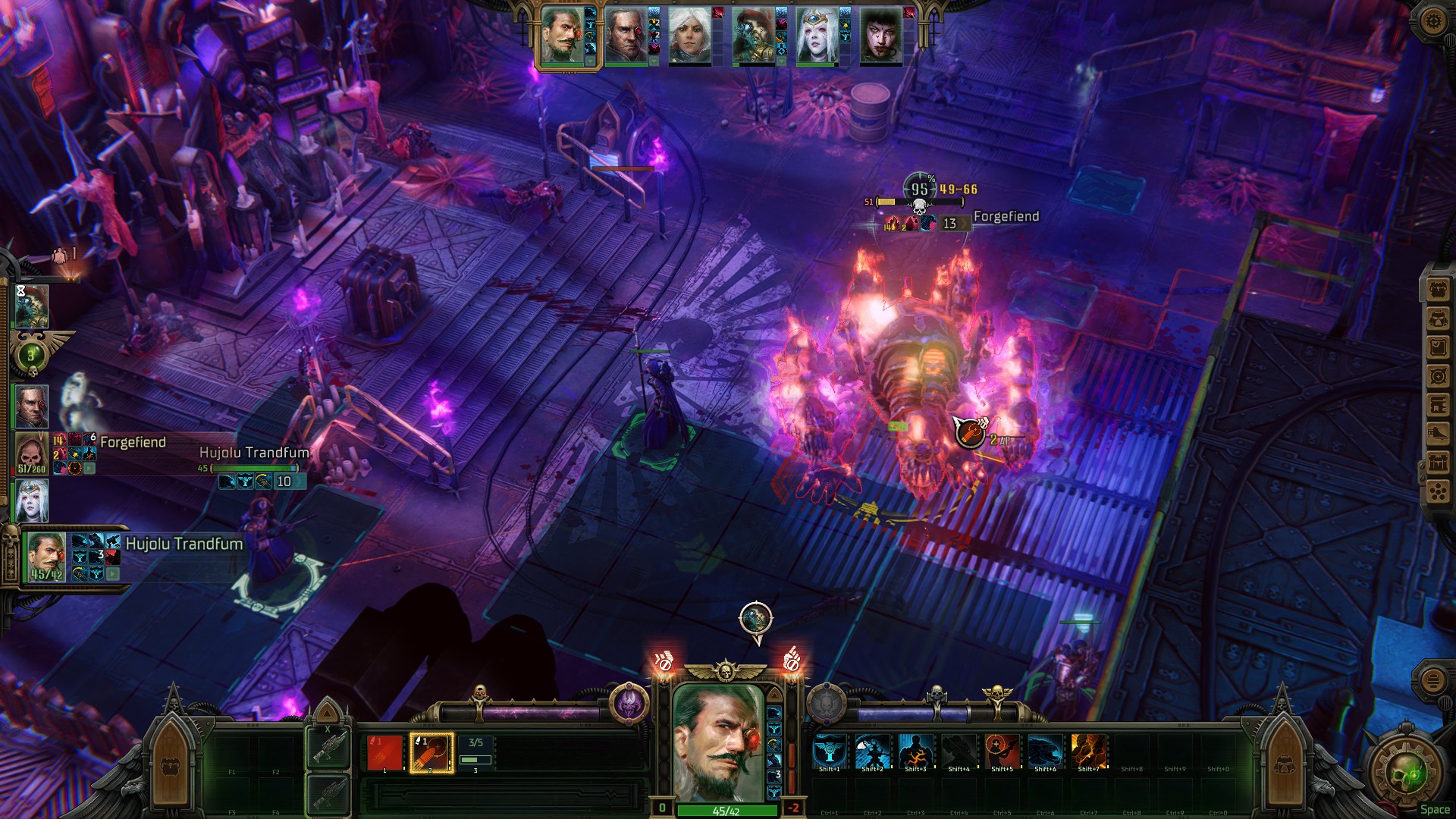This screenshot has height=819, width=1456.
Task: Activate the purple heroic act medallion
Action: [629, 704]
